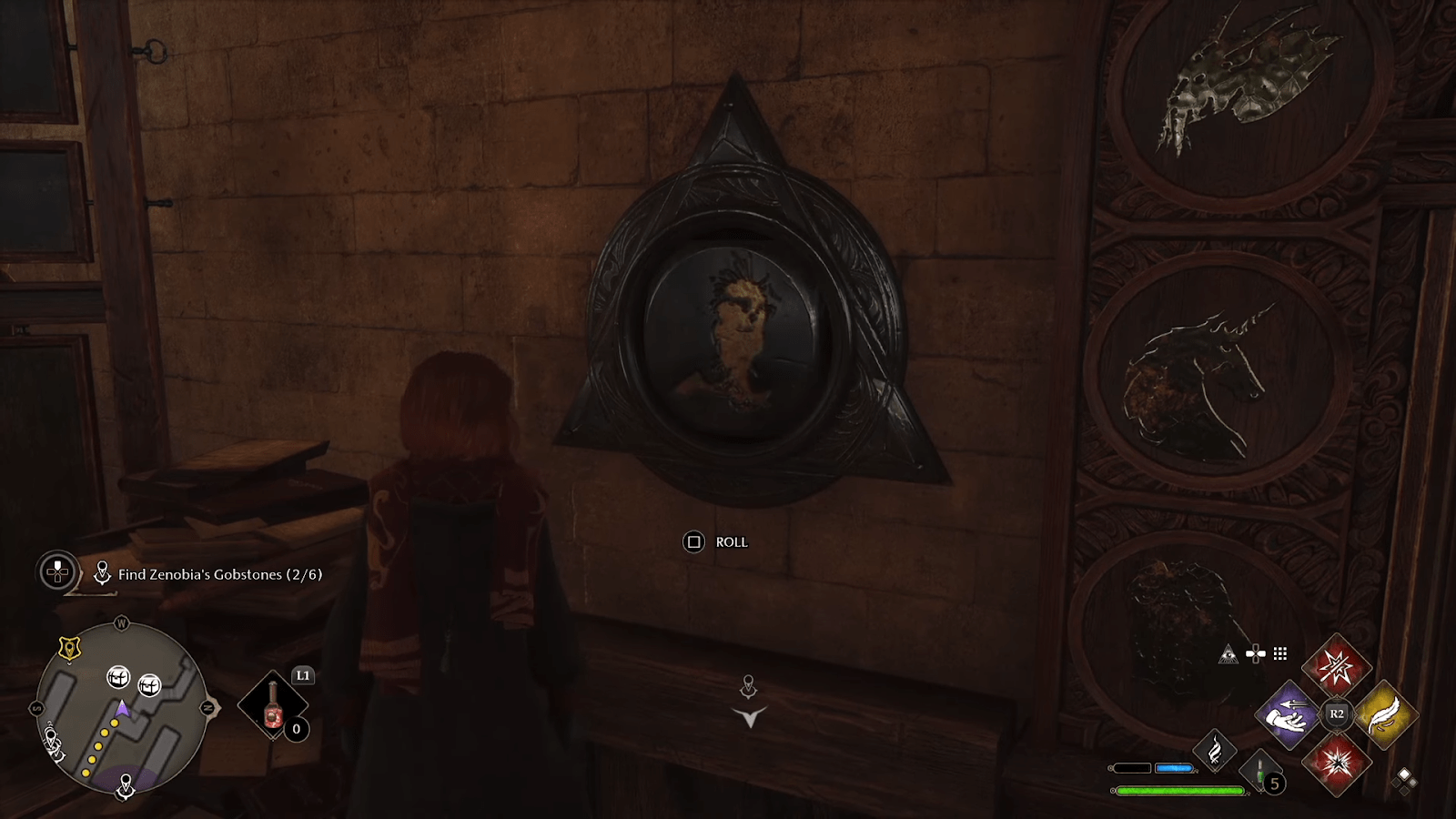Cast the purple Accio spell icon
Screen dimensions: 1456x819
1289,714
